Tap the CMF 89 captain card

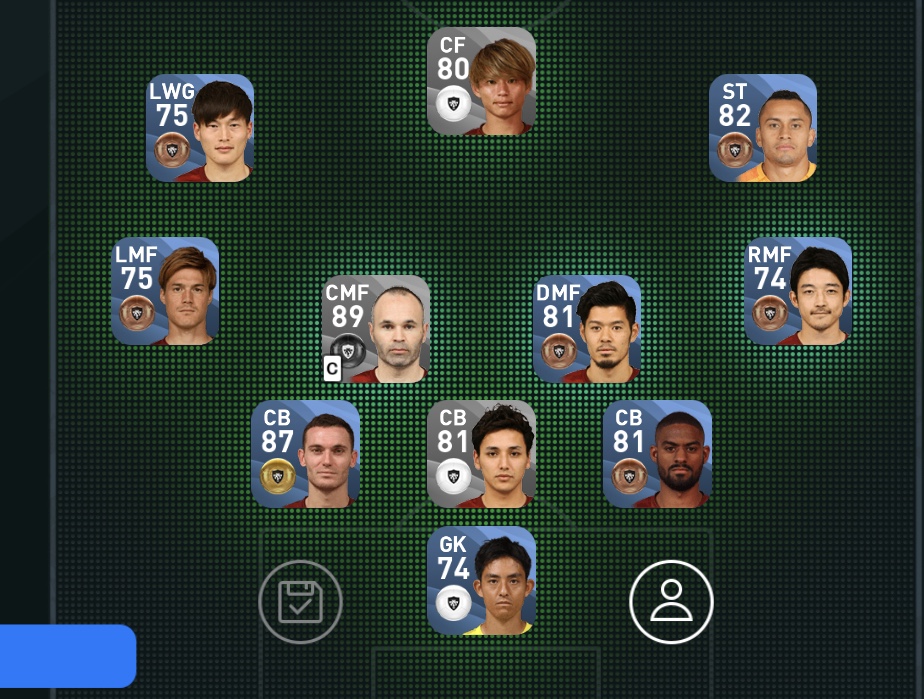tap(376, 329)
